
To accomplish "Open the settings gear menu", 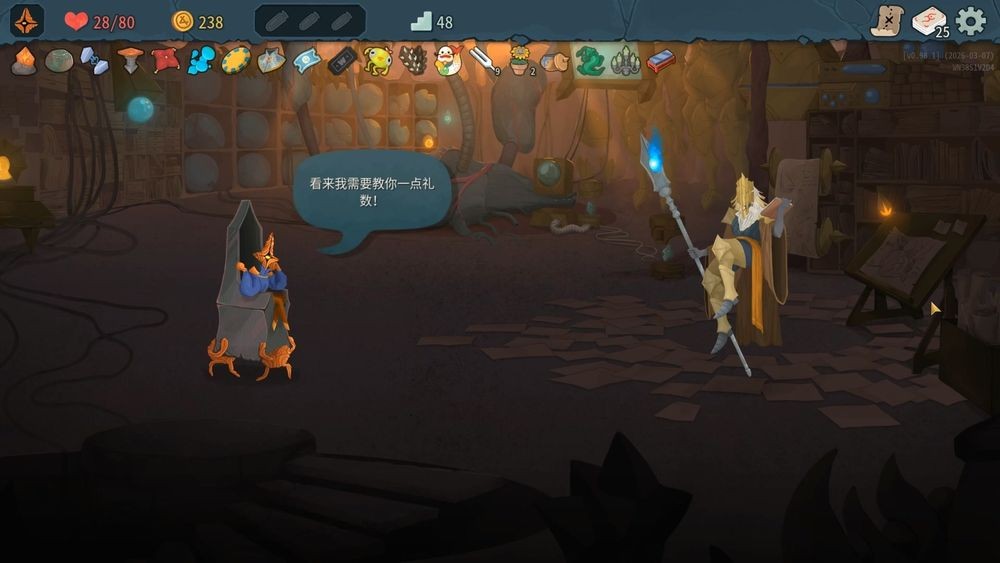I will [x=970, y=21].
